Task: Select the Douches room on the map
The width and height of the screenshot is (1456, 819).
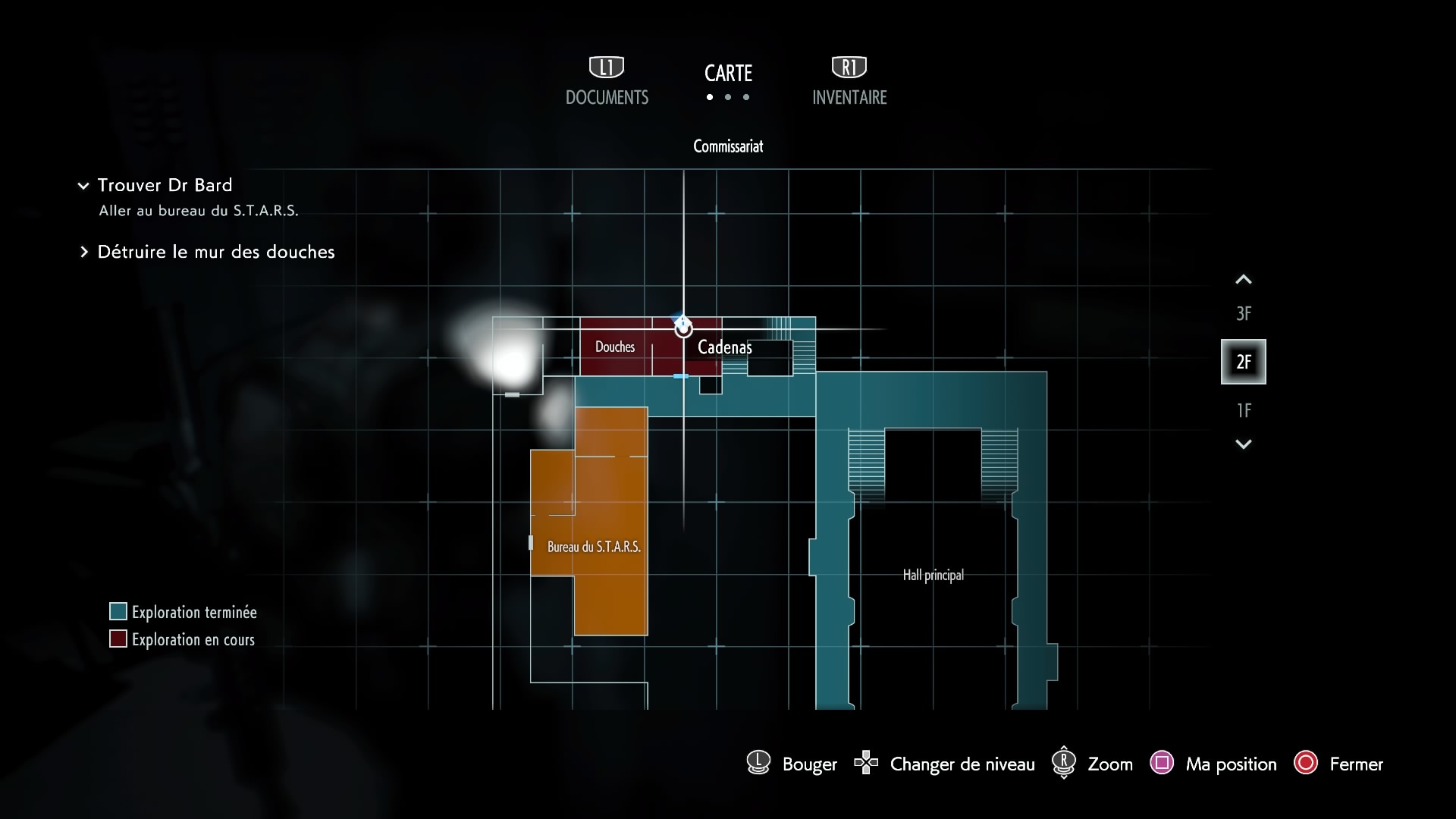Action: click(615, 347)
